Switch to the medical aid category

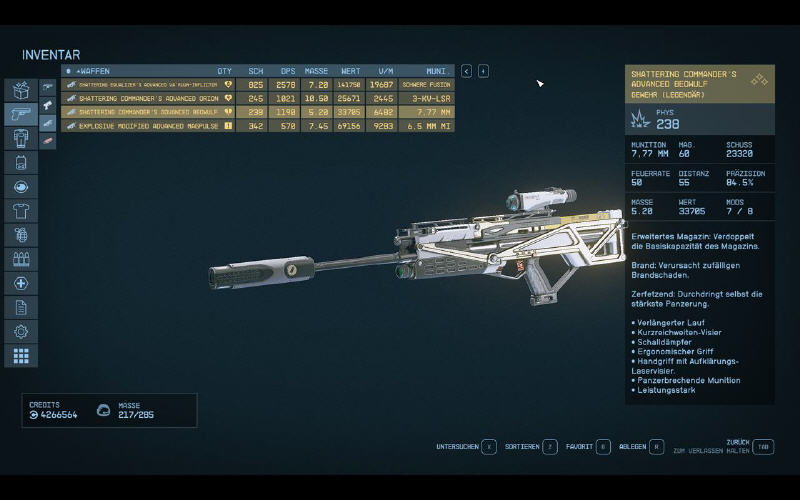pos(21,283)
